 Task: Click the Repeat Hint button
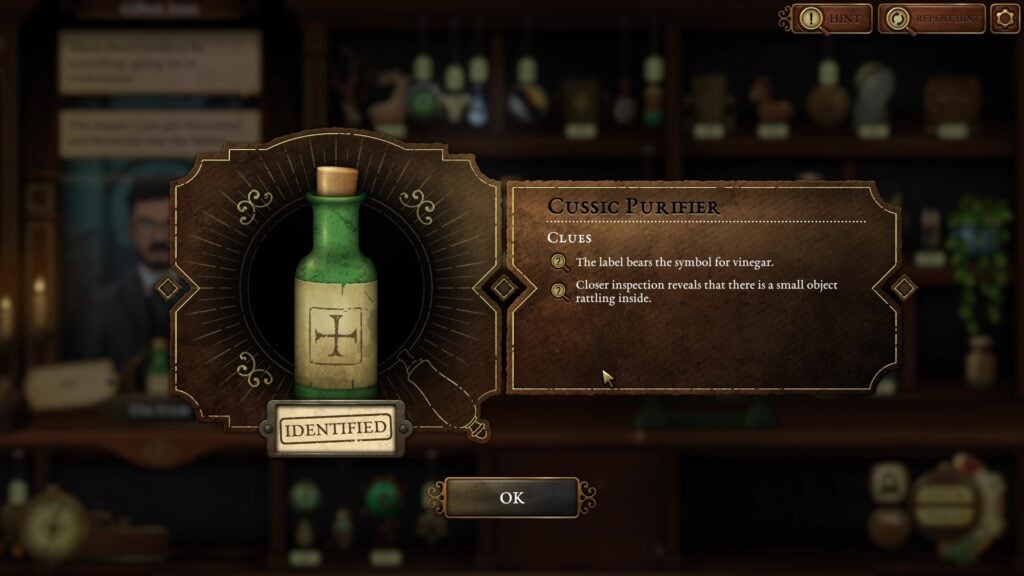(931, 19)
